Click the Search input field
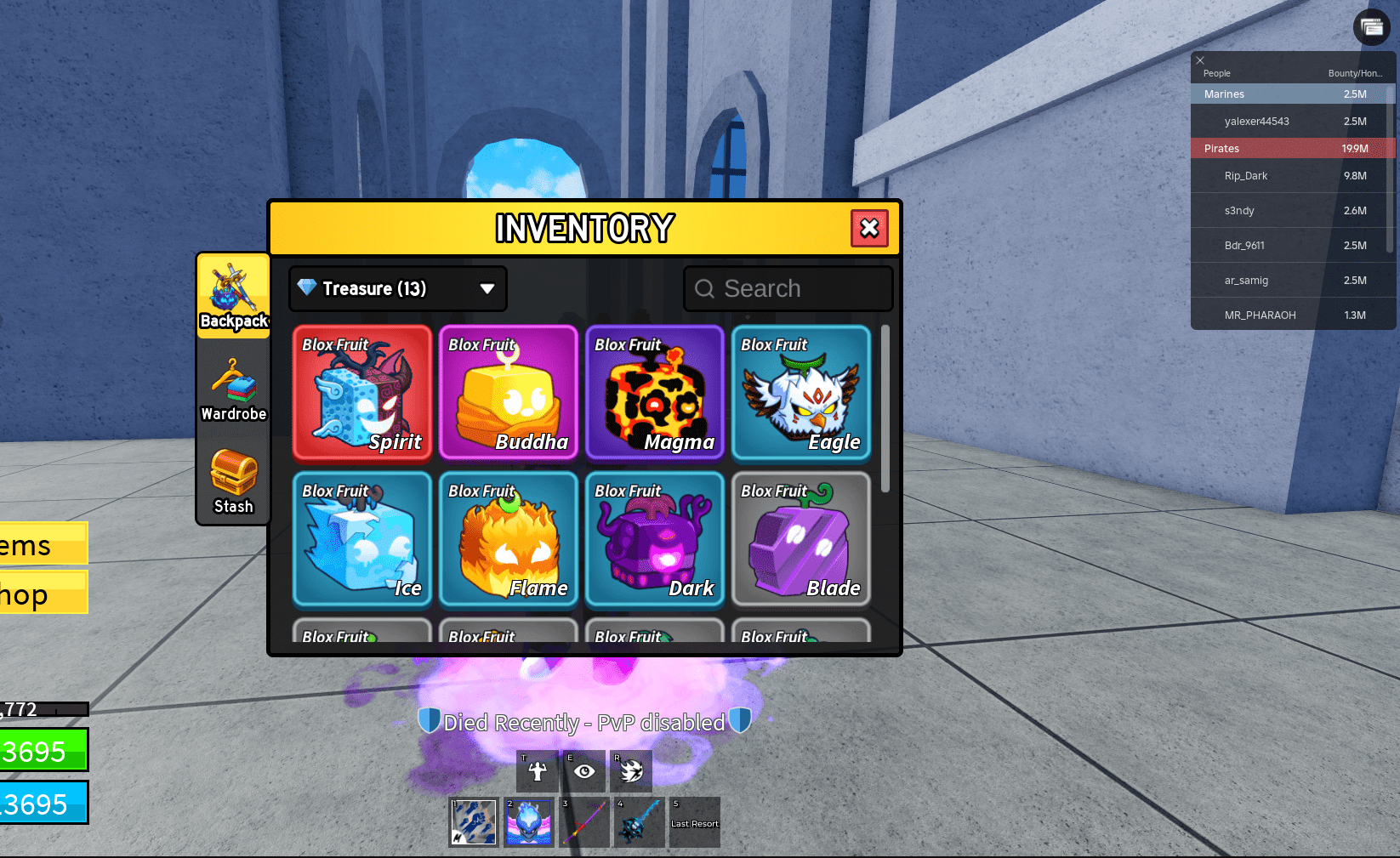This screenshot has height=858, width=1400. click(x=788, y=288)
